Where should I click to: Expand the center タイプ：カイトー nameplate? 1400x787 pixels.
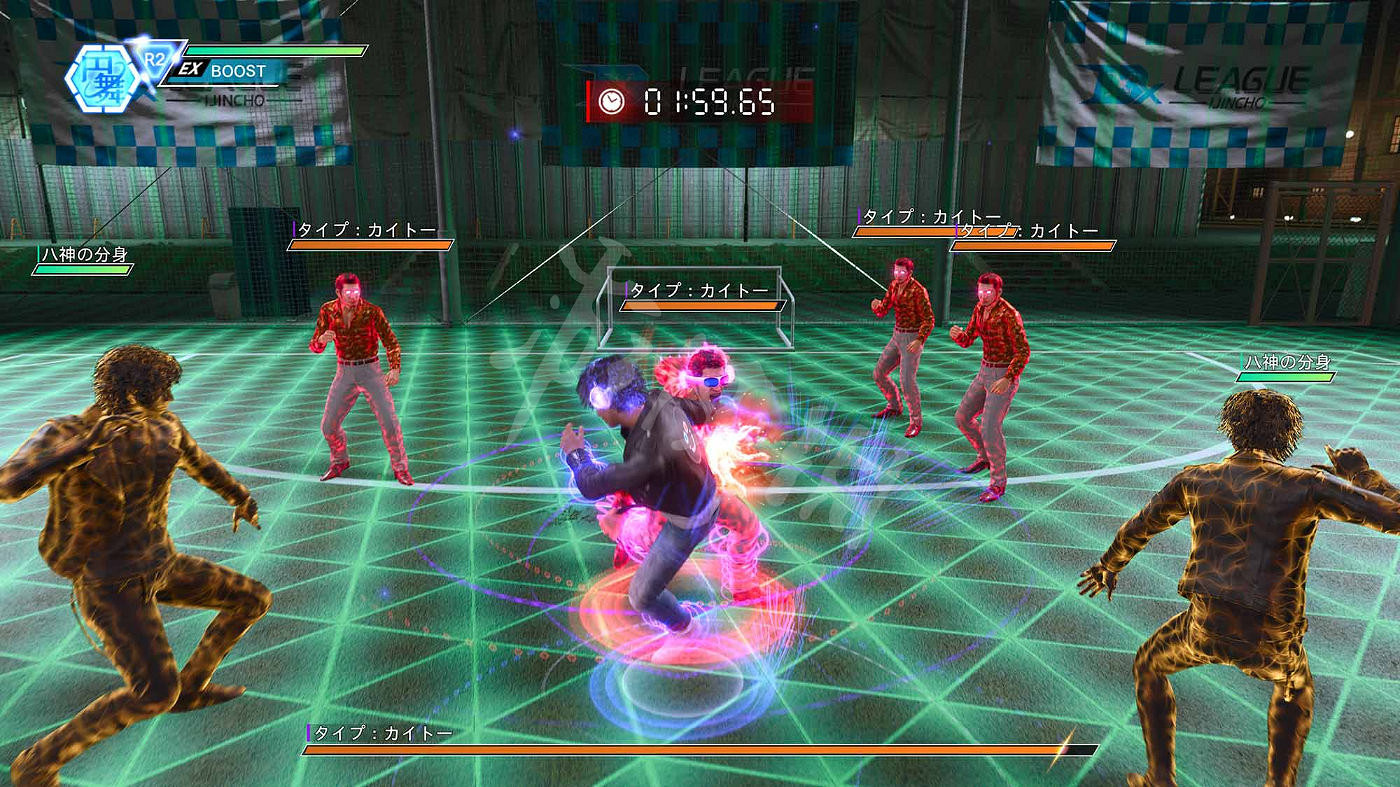click(x=698, y=289)
